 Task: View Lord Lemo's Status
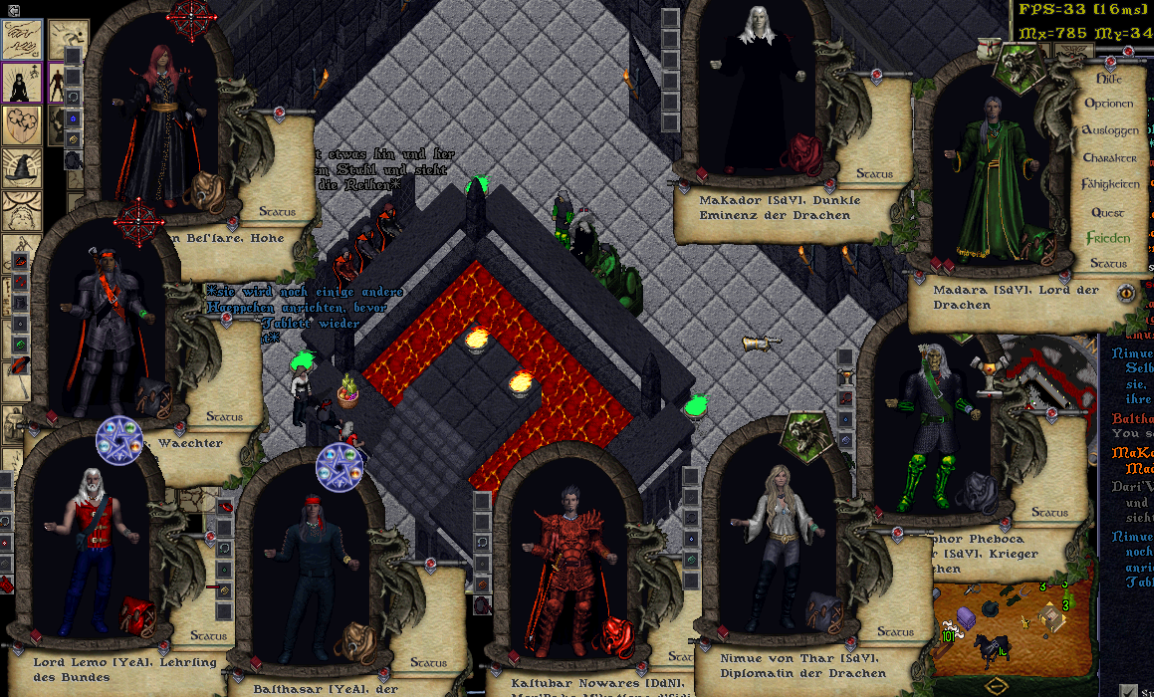tap(209, 635)
